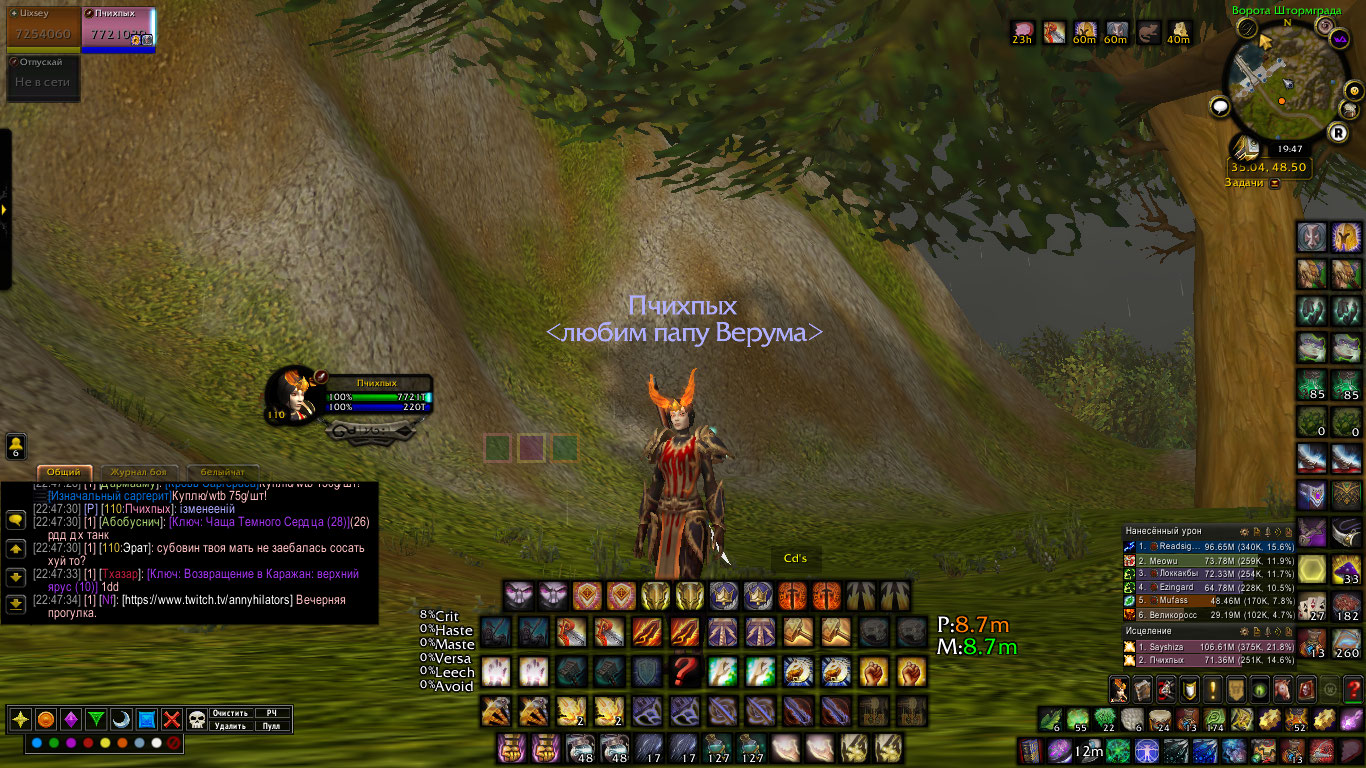
Task: Choose the green triangle raid marker
Action: click(x=96, y=719)
